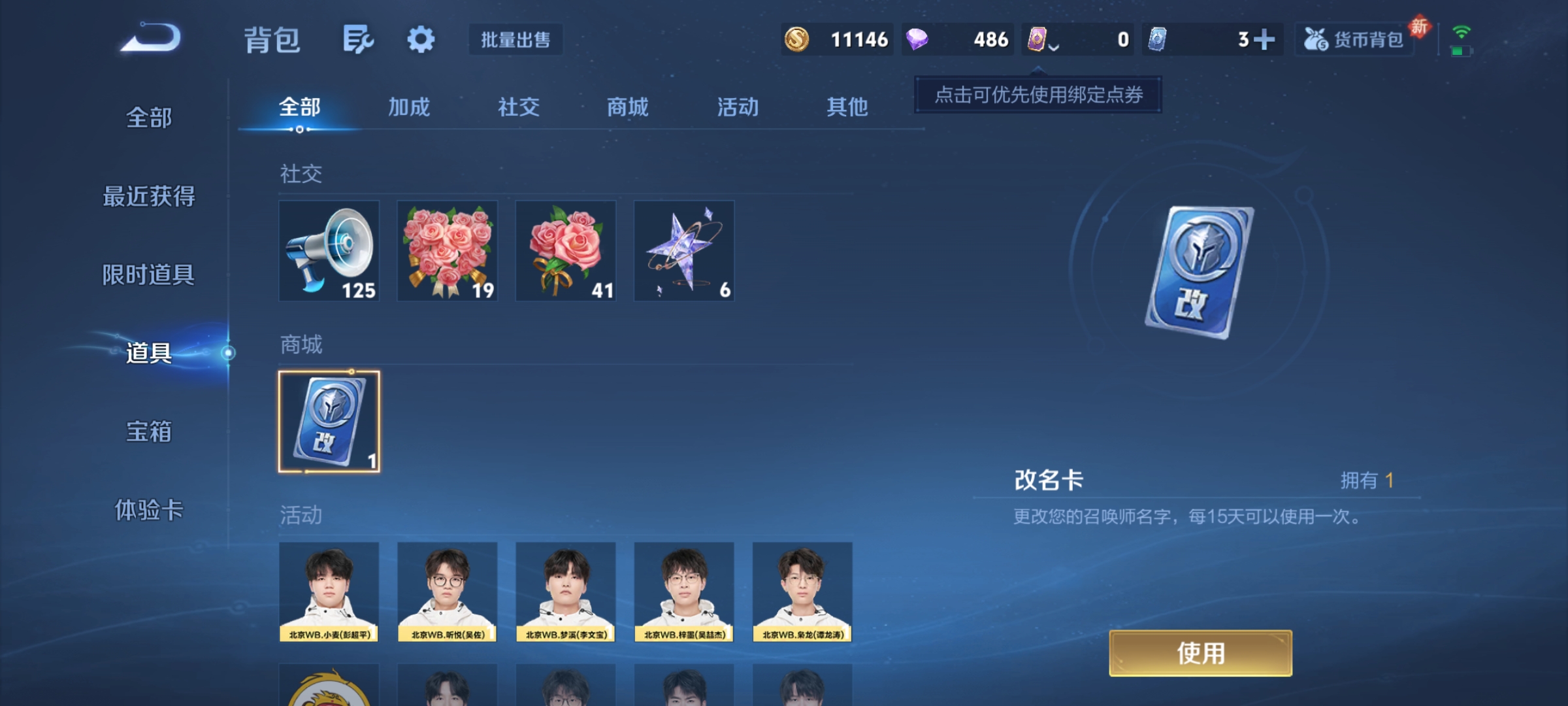Select the rose bouquet item showing 19
1568x706 pixels.
(448, 250)
